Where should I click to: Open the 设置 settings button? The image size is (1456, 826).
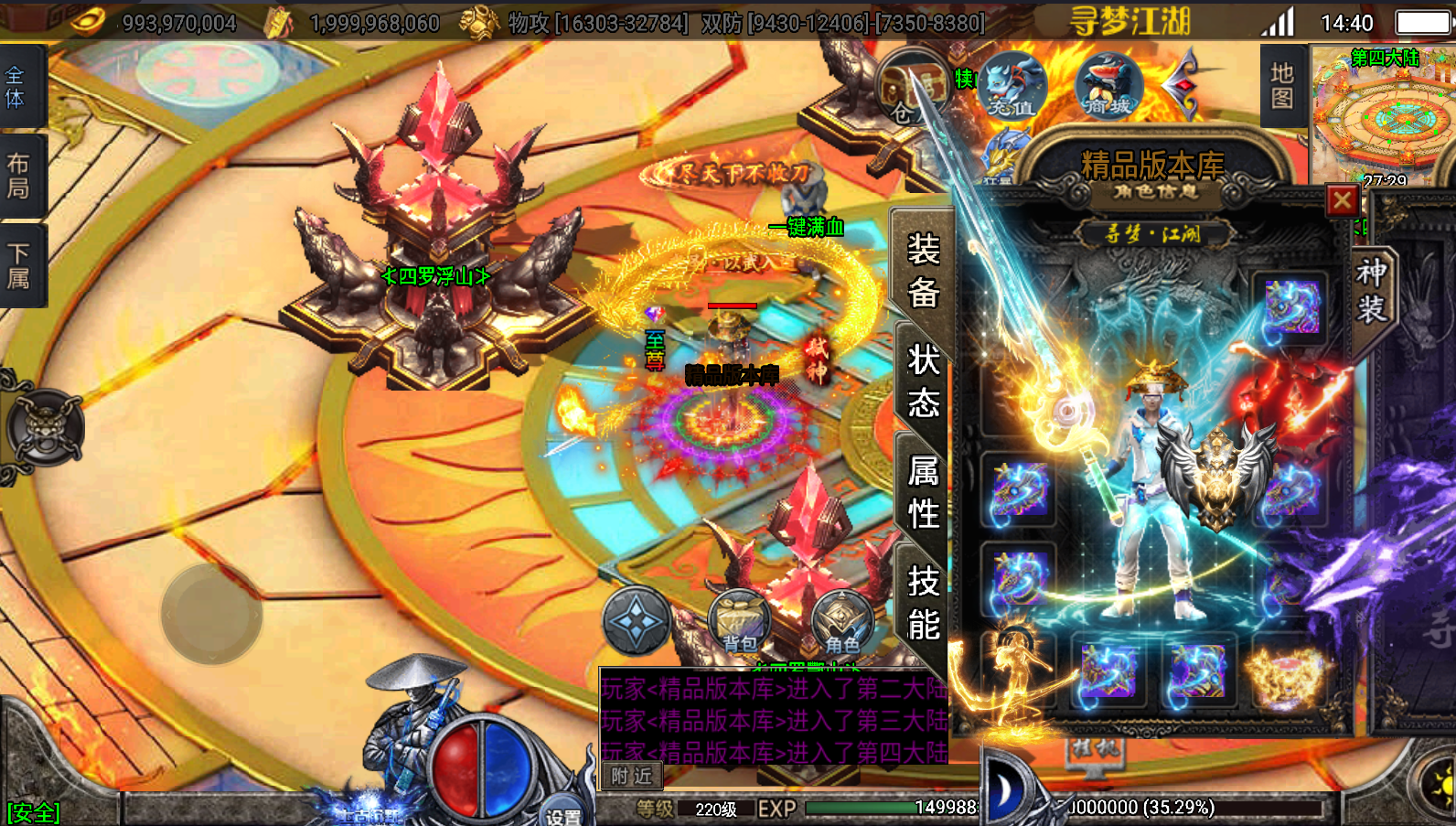point(562,814)
